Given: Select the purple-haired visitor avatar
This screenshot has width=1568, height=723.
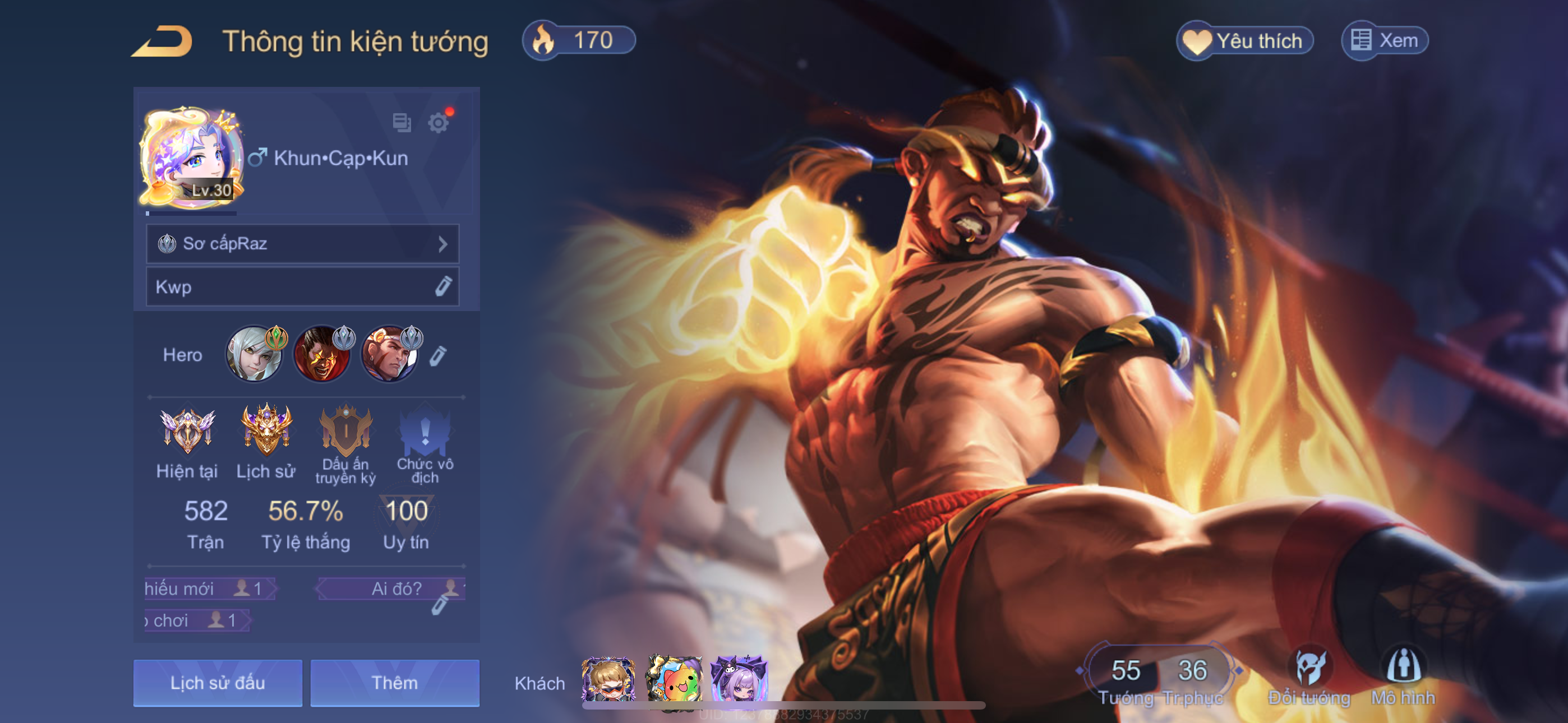Looking at the screenshot, I should (739, 680).
